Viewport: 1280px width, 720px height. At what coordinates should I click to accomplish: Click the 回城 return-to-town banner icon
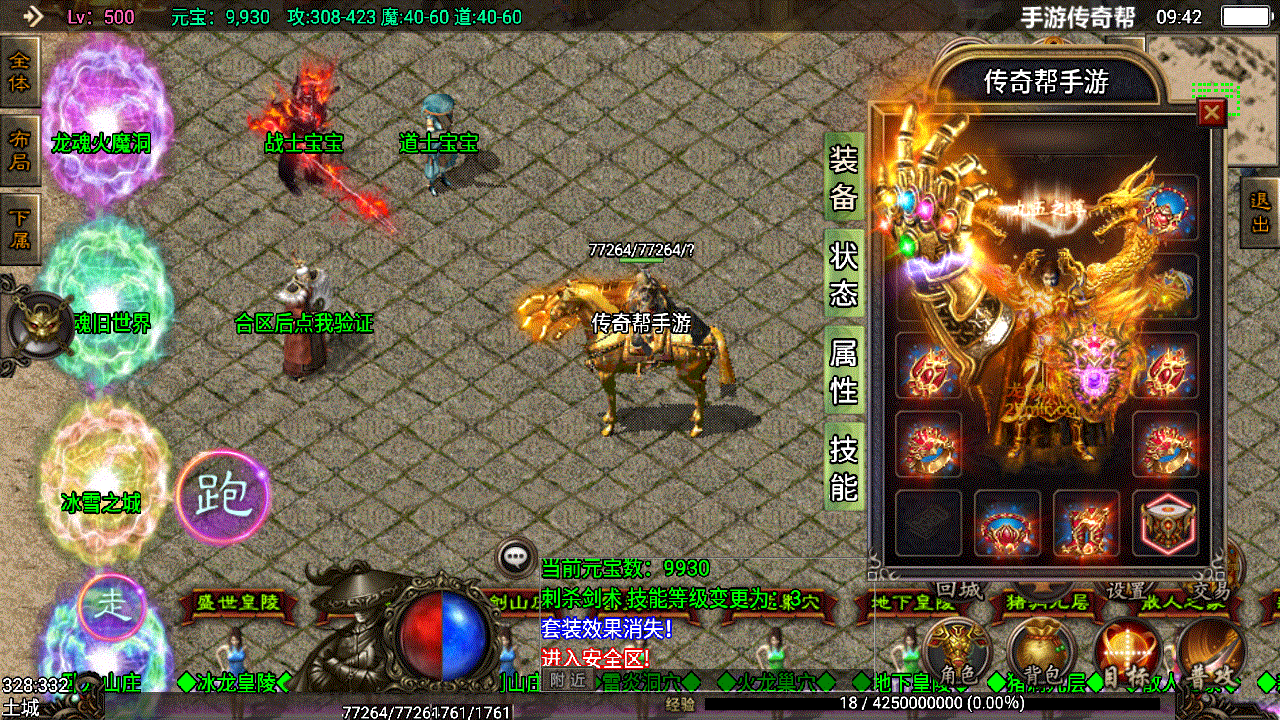coord(958,590)
